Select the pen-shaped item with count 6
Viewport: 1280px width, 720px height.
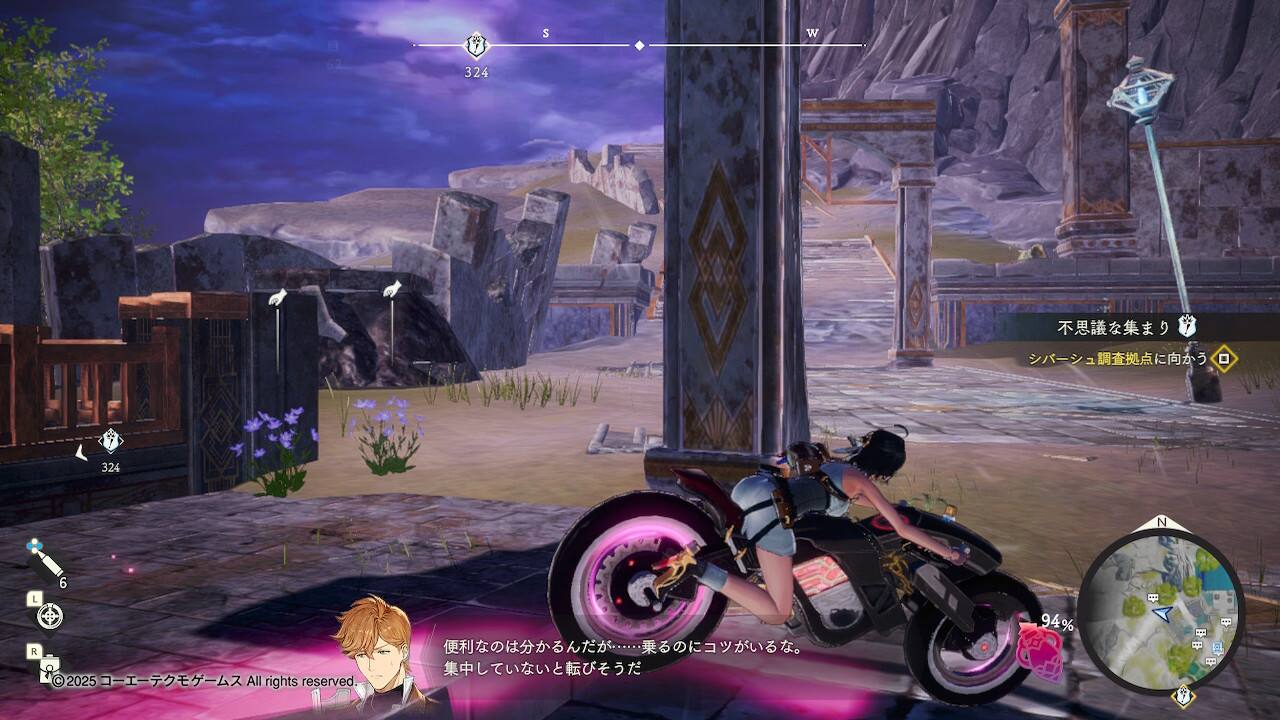44,560
